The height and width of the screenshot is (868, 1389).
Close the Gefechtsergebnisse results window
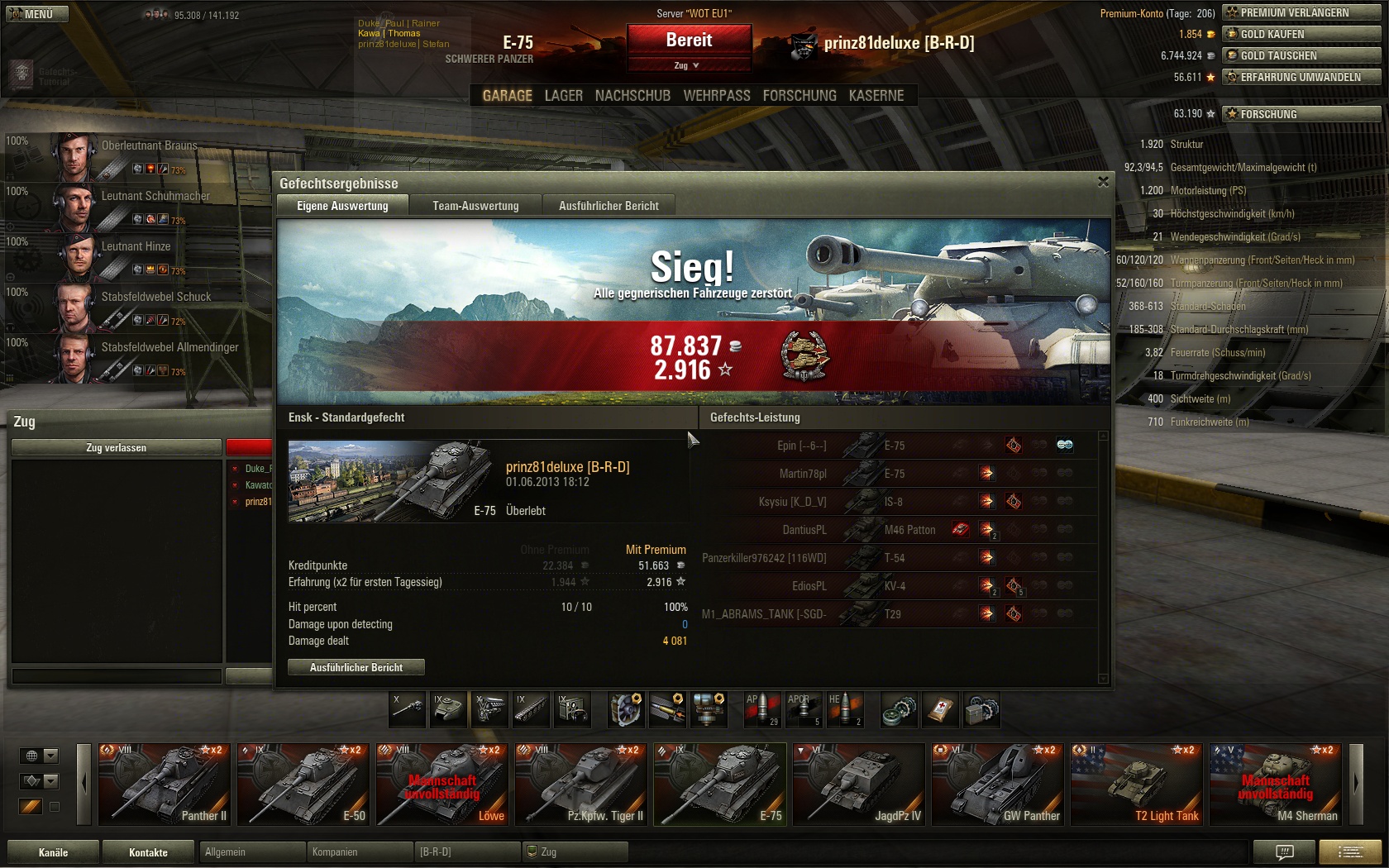tap(1103, 182)
